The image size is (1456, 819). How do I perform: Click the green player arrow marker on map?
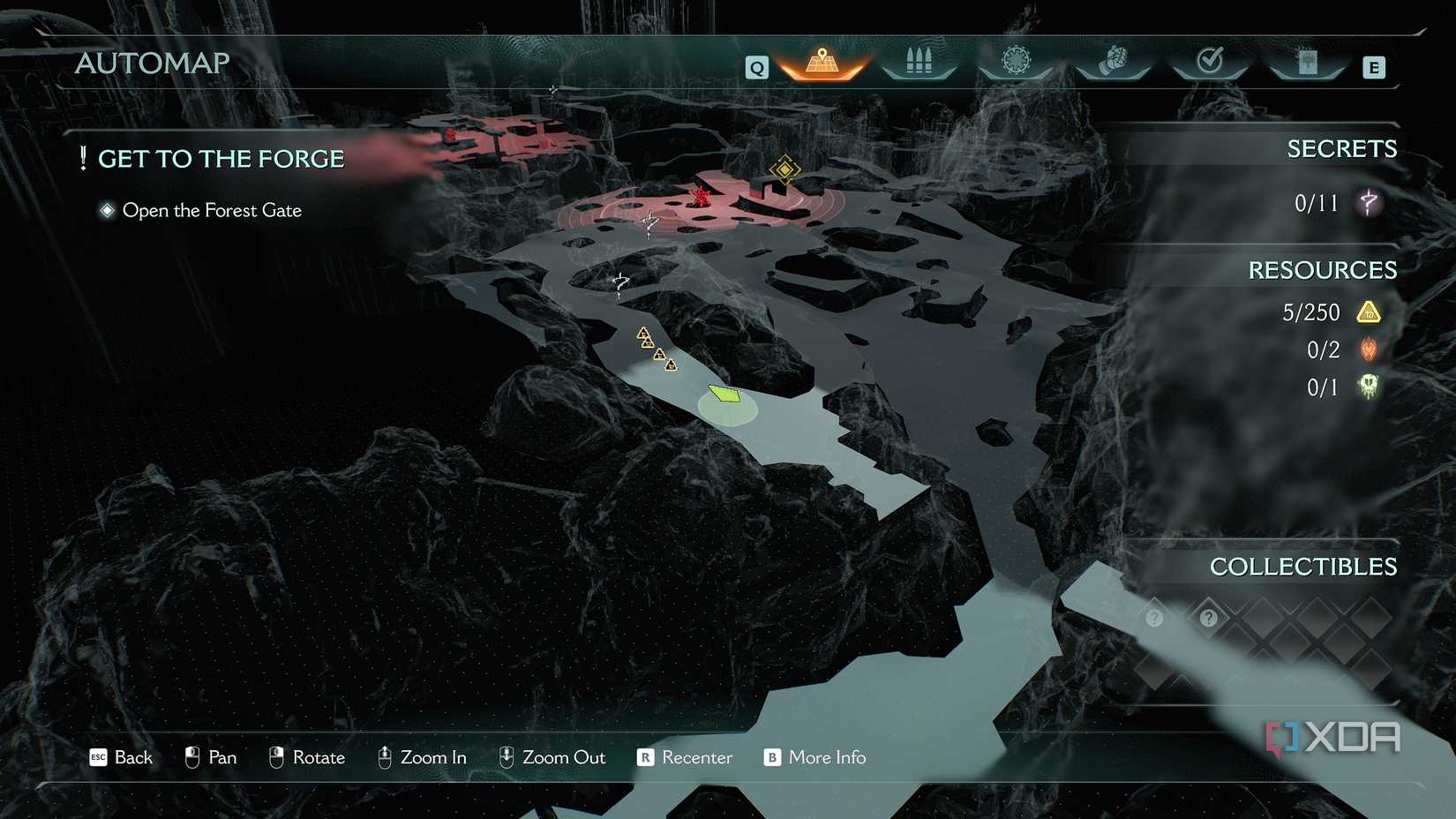(x=724, y=394)
